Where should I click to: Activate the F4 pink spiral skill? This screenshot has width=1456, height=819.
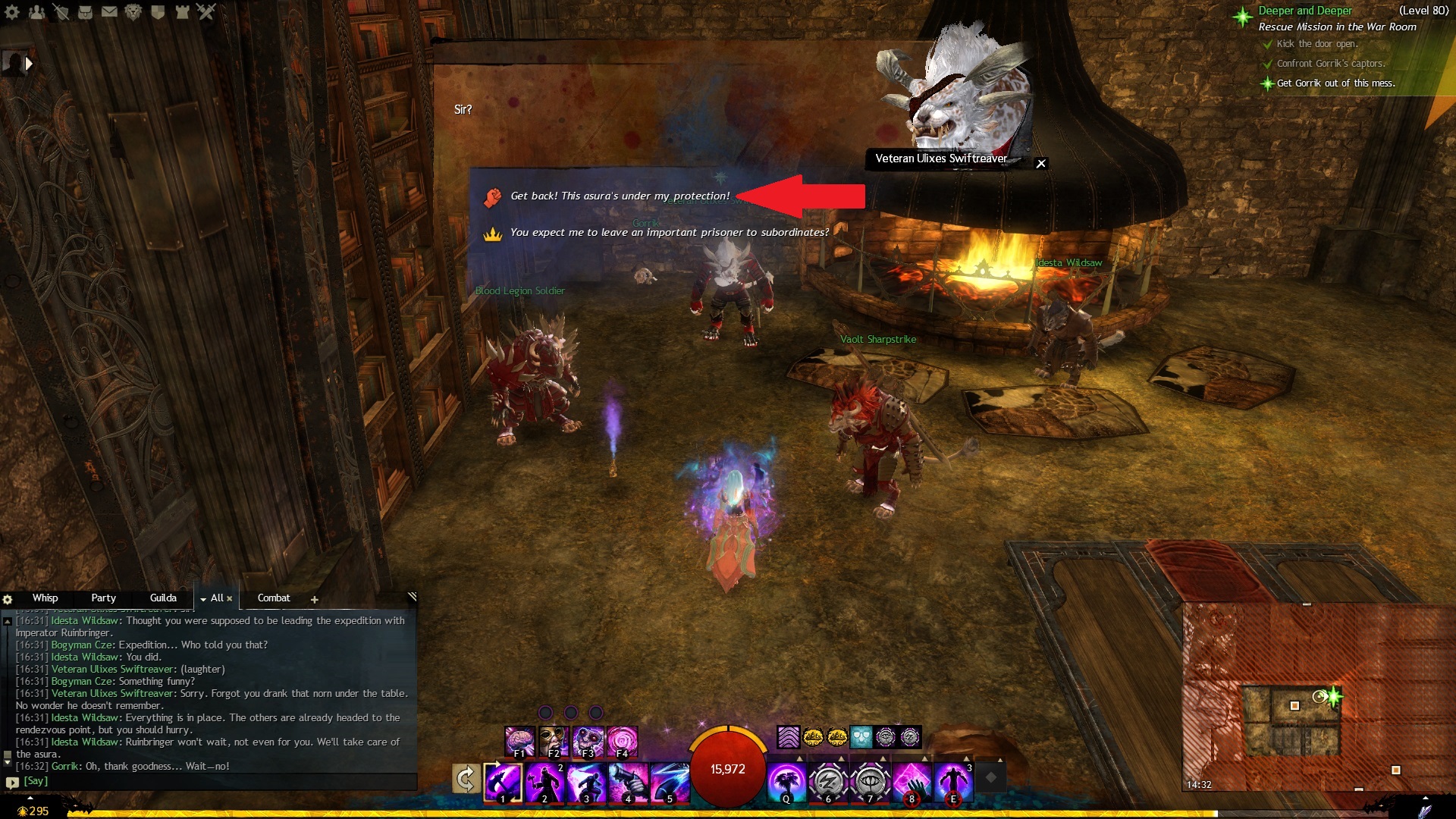[622, 741]
